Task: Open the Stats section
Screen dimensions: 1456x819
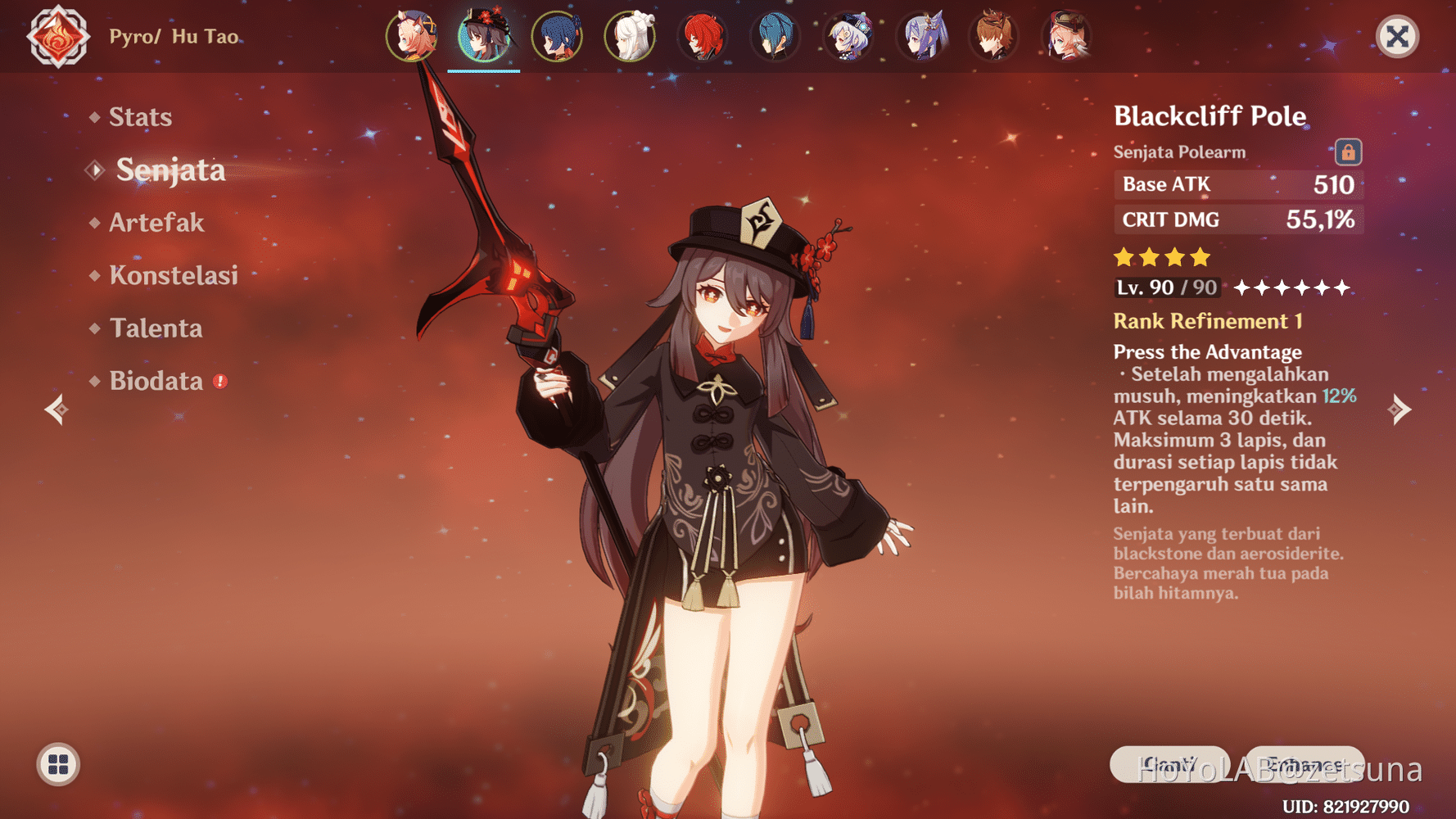Action: click(x=140, y=116)
